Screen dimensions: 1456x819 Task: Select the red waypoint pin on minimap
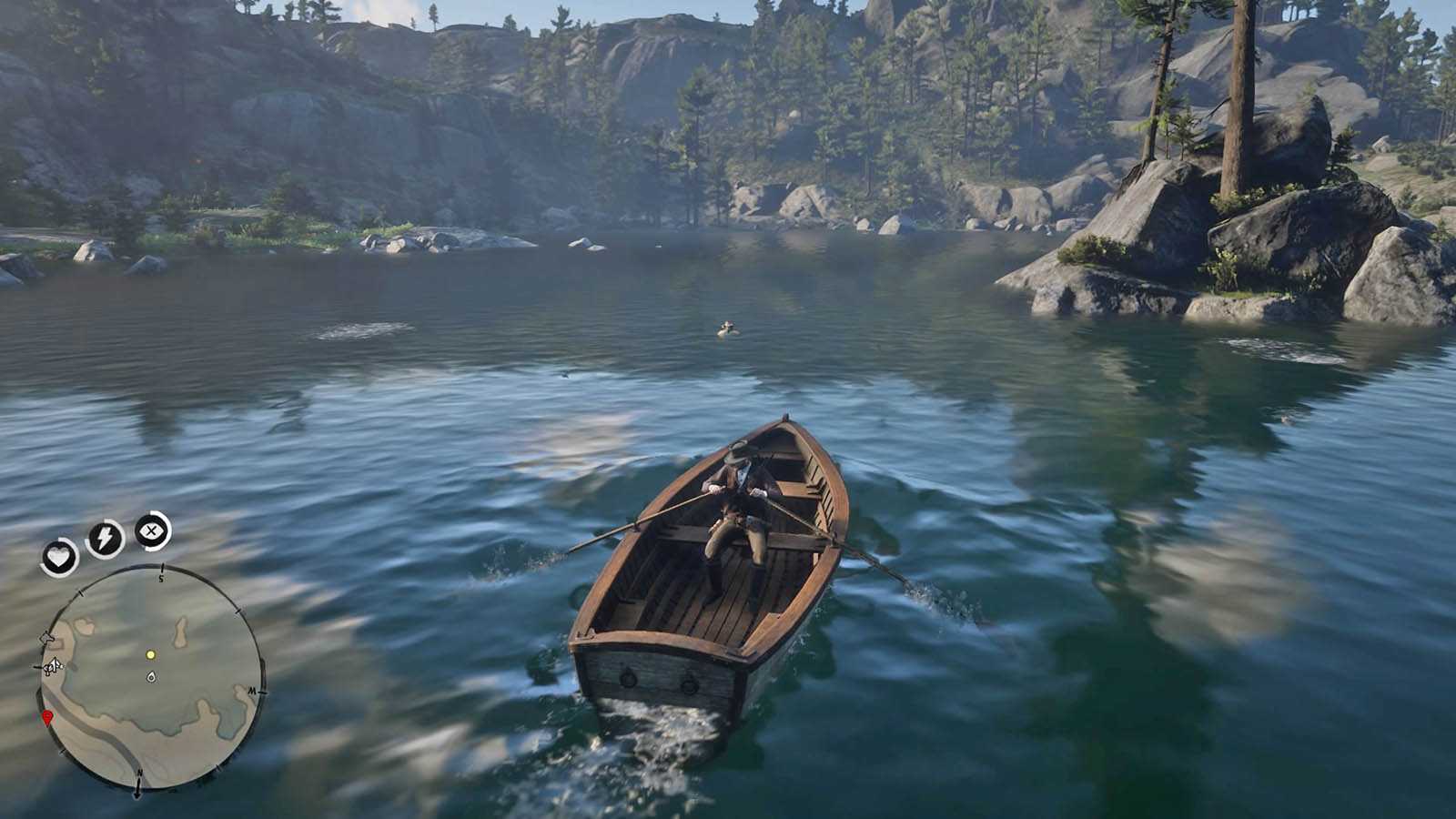tap(47, 719)
